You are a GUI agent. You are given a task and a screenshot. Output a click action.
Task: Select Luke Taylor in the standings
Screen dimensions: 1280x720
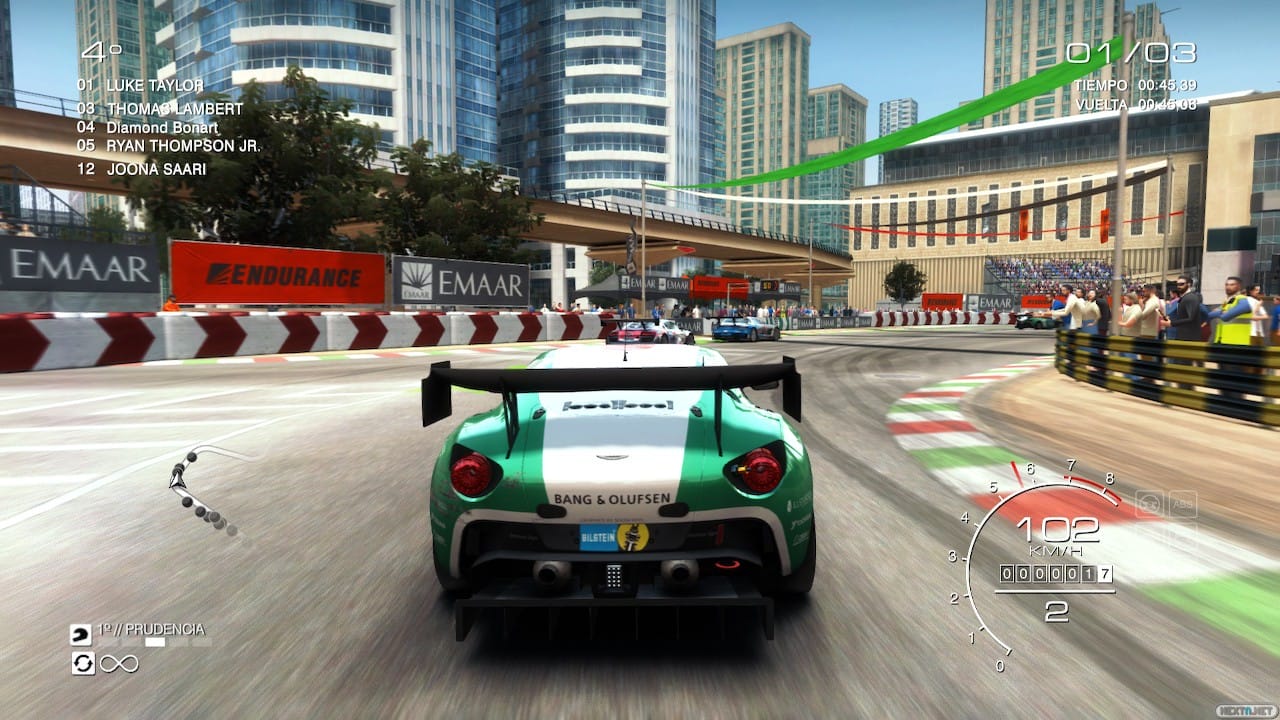tap(154, 86)
